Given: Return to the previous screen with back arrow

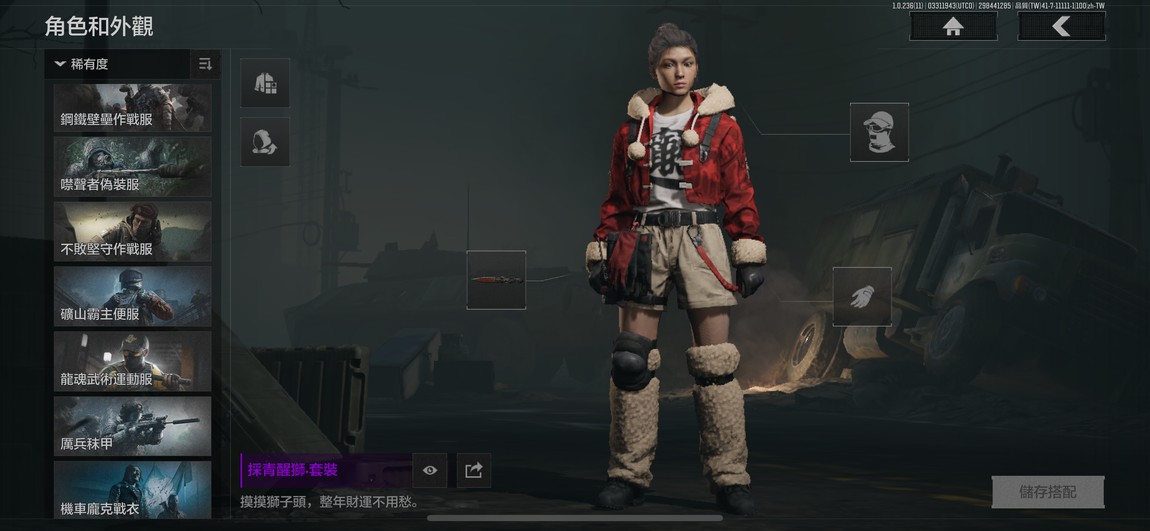Looking at the screenshot, I should (1061, 27).
